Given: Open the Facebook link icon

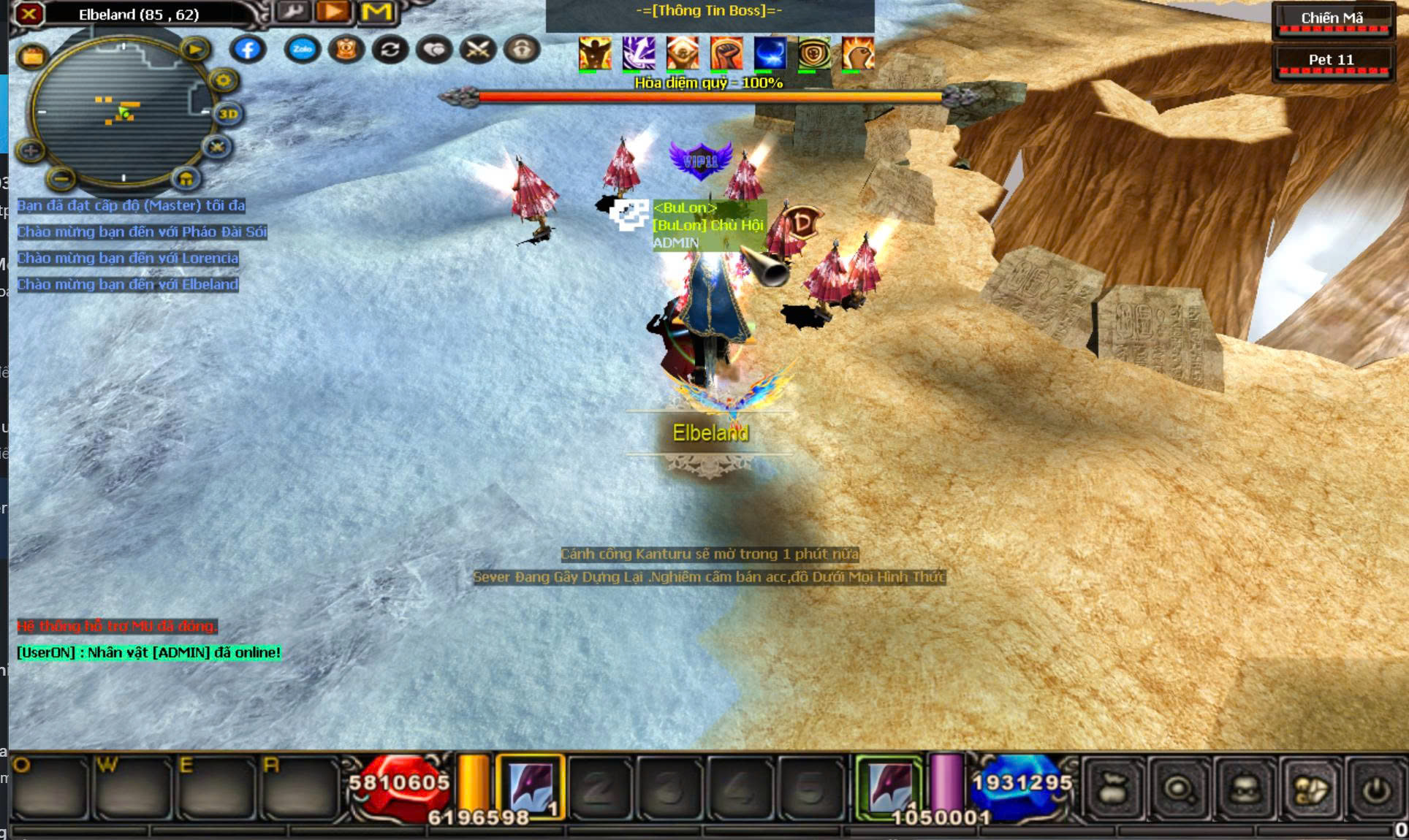Looking at the screenshot, I should click(x=248, y=50).
